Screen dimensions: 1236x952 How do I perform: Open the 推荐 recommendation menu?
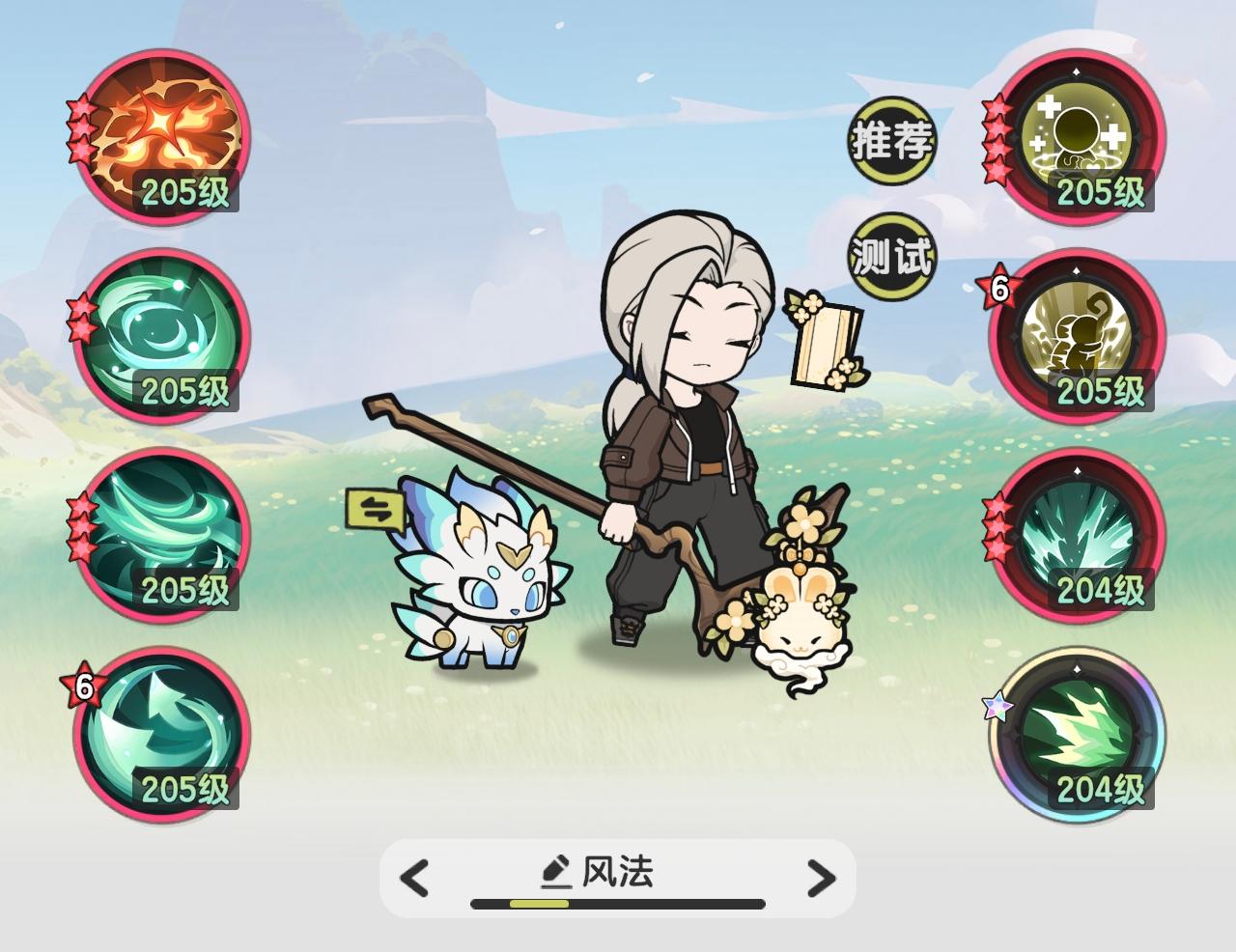coord(890,142)
